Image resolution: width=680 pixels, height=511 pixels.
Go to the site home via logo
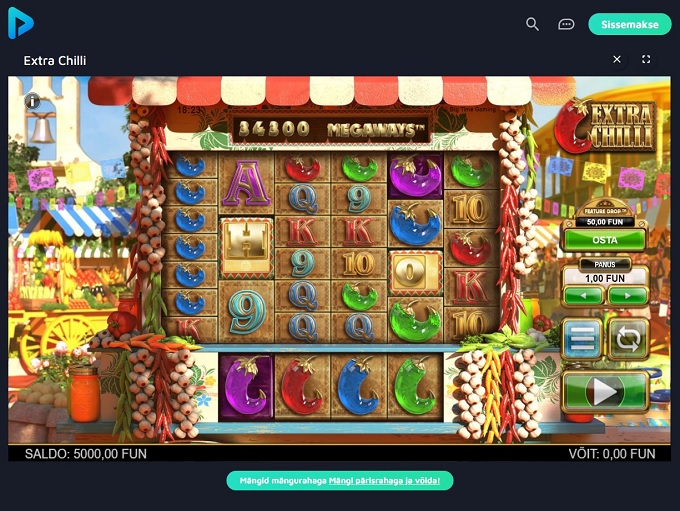point(21,24)
